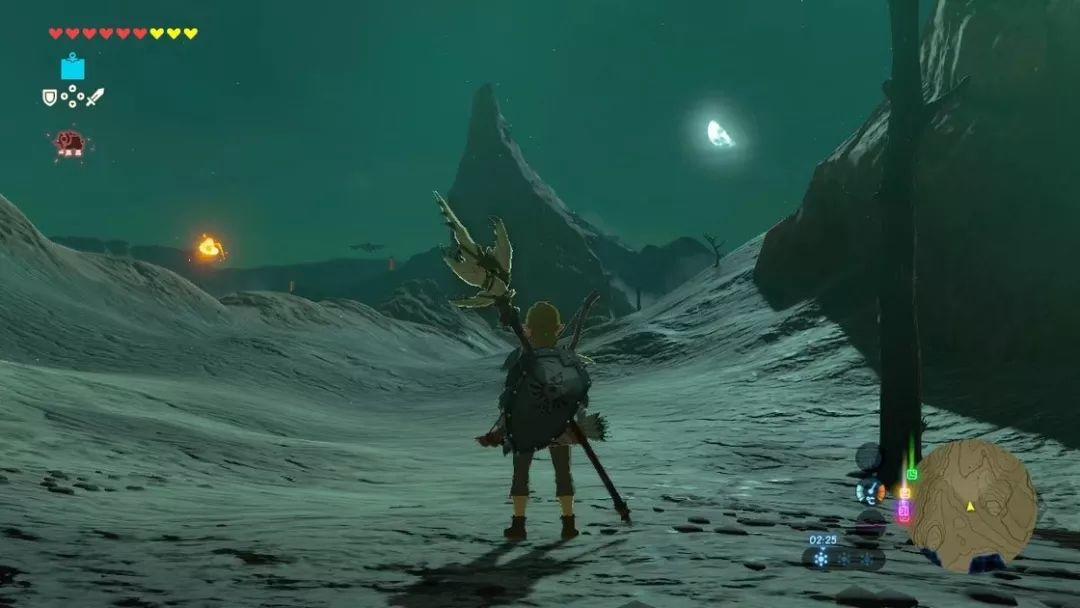Select the green map pin beside the minimap
The width and height of the screenshot is (1080, 608).
pos(912,474)
